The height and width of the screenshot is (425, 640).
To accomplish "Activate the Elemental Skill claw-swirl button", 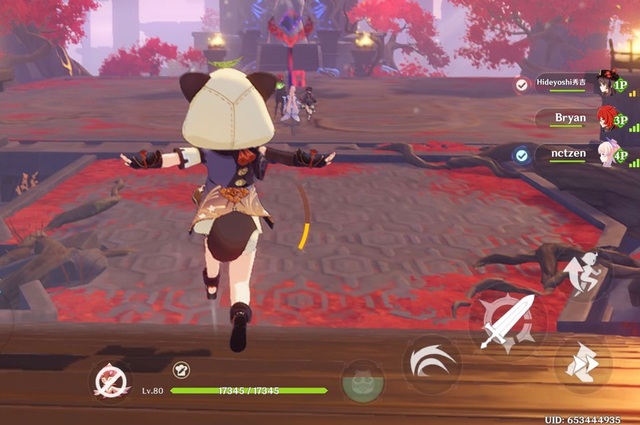I will click(431, 362).
